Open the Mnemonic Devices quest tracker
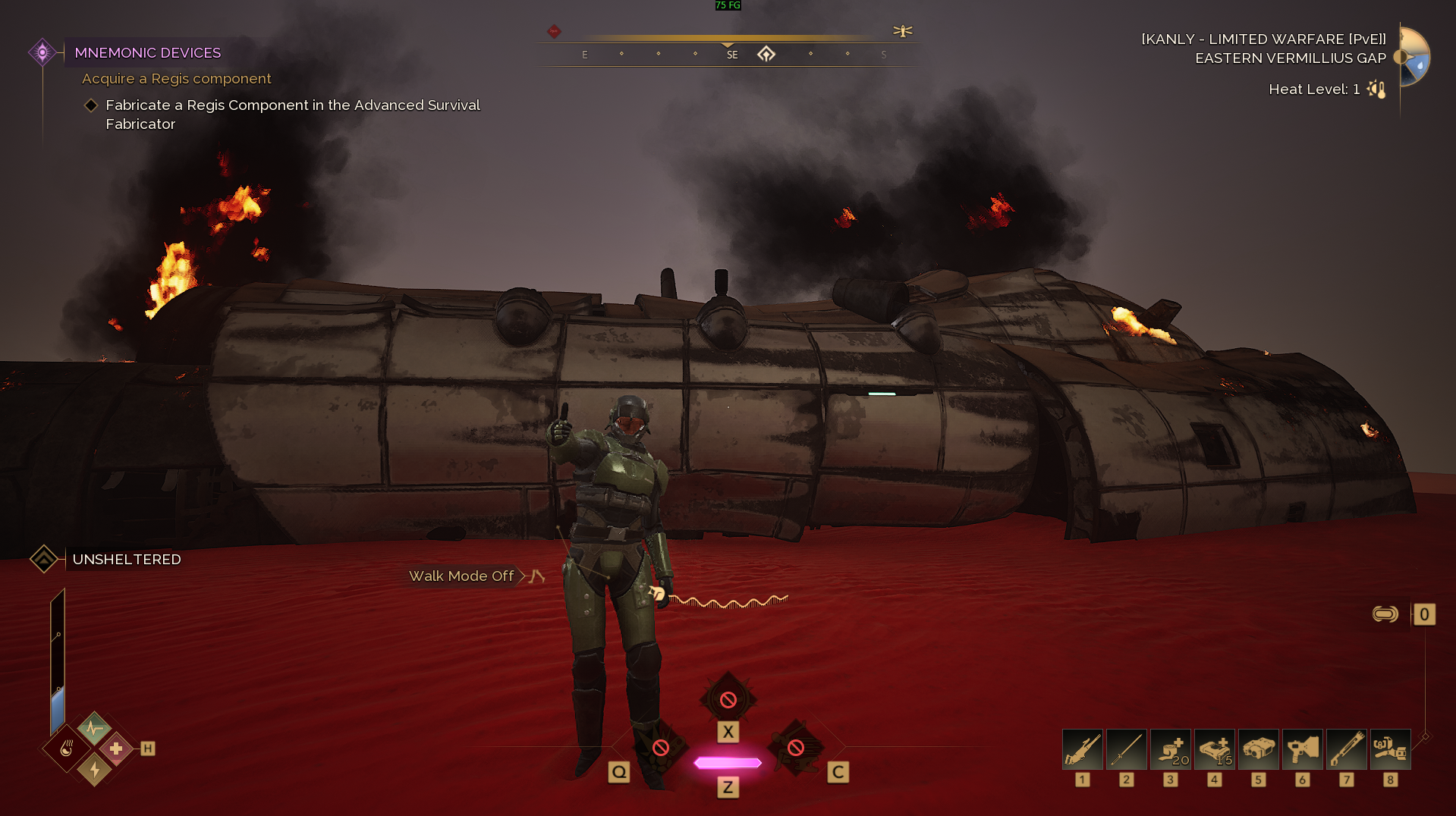This screenshot has height=816, width=1456. click(x=148, y=52)
